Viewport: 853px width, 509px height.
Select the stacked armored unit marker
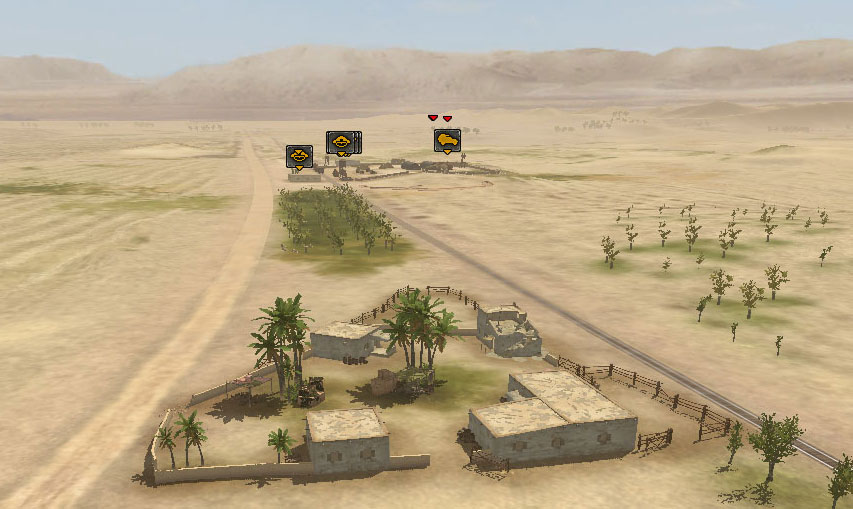(341, 143)
